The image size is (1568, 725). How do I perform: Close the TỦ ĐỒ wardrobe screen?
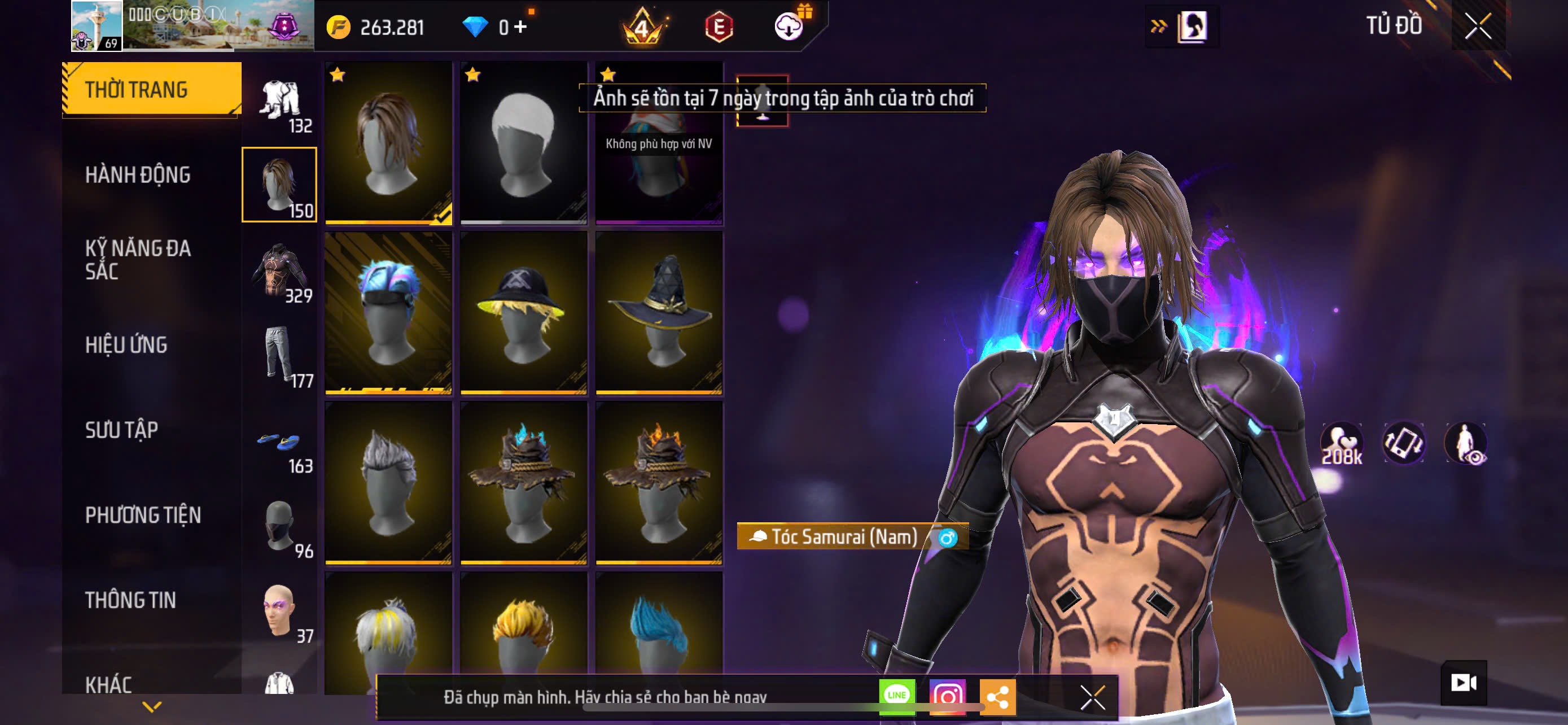click(x=1477, y=26)
